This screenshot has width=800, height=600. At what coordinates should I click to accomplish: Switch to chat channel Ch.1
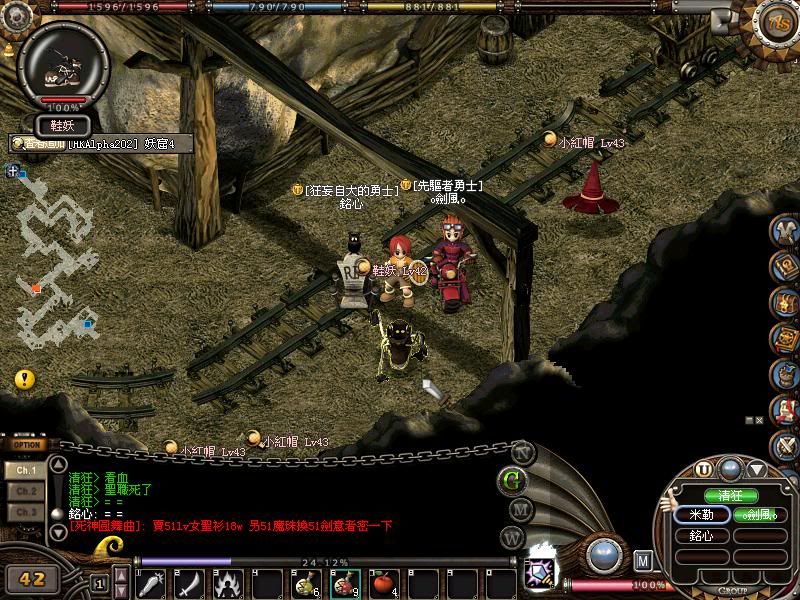(25, 469)
